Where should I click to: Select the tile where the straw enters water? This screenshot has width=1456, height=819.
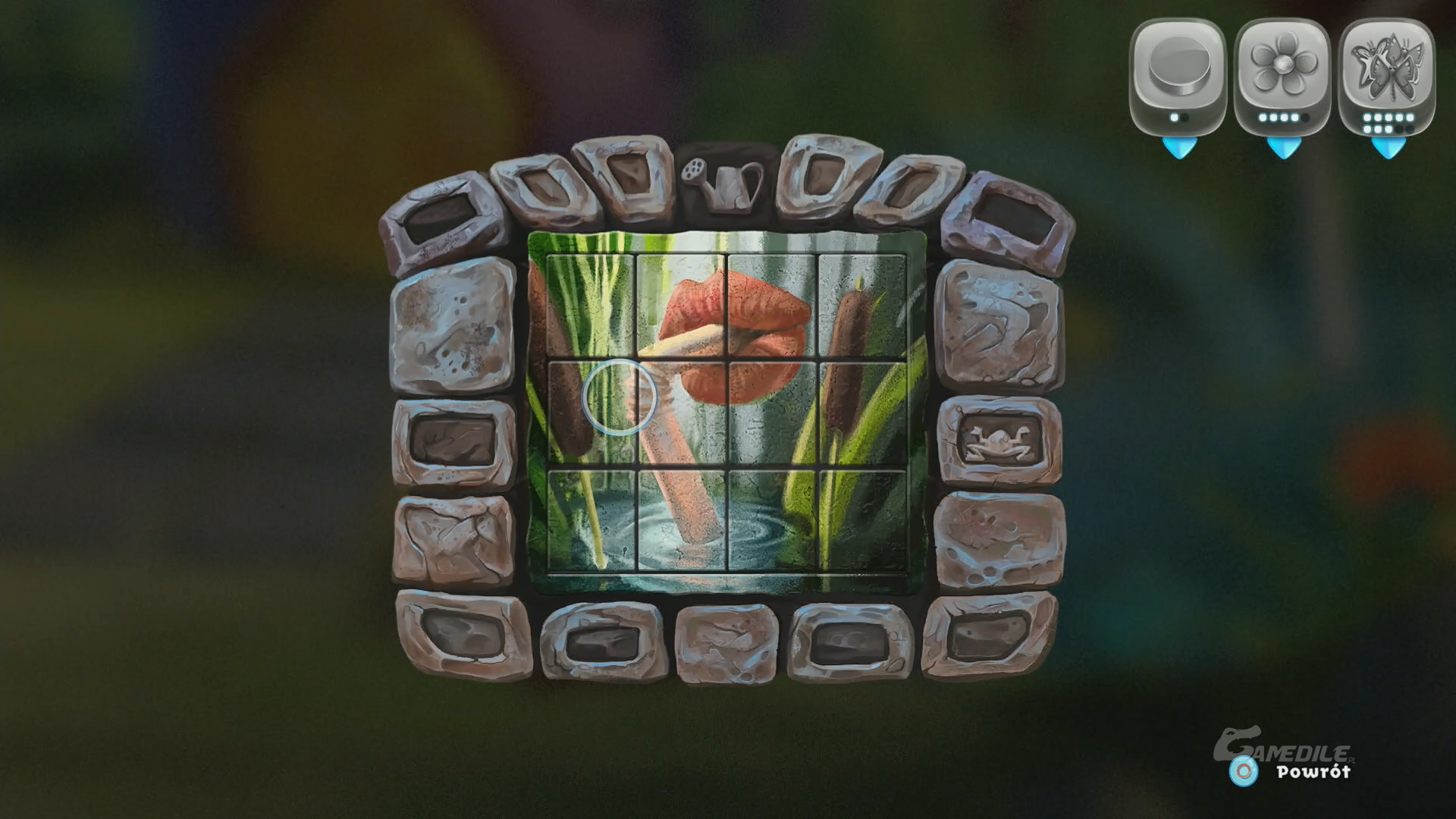681,518
